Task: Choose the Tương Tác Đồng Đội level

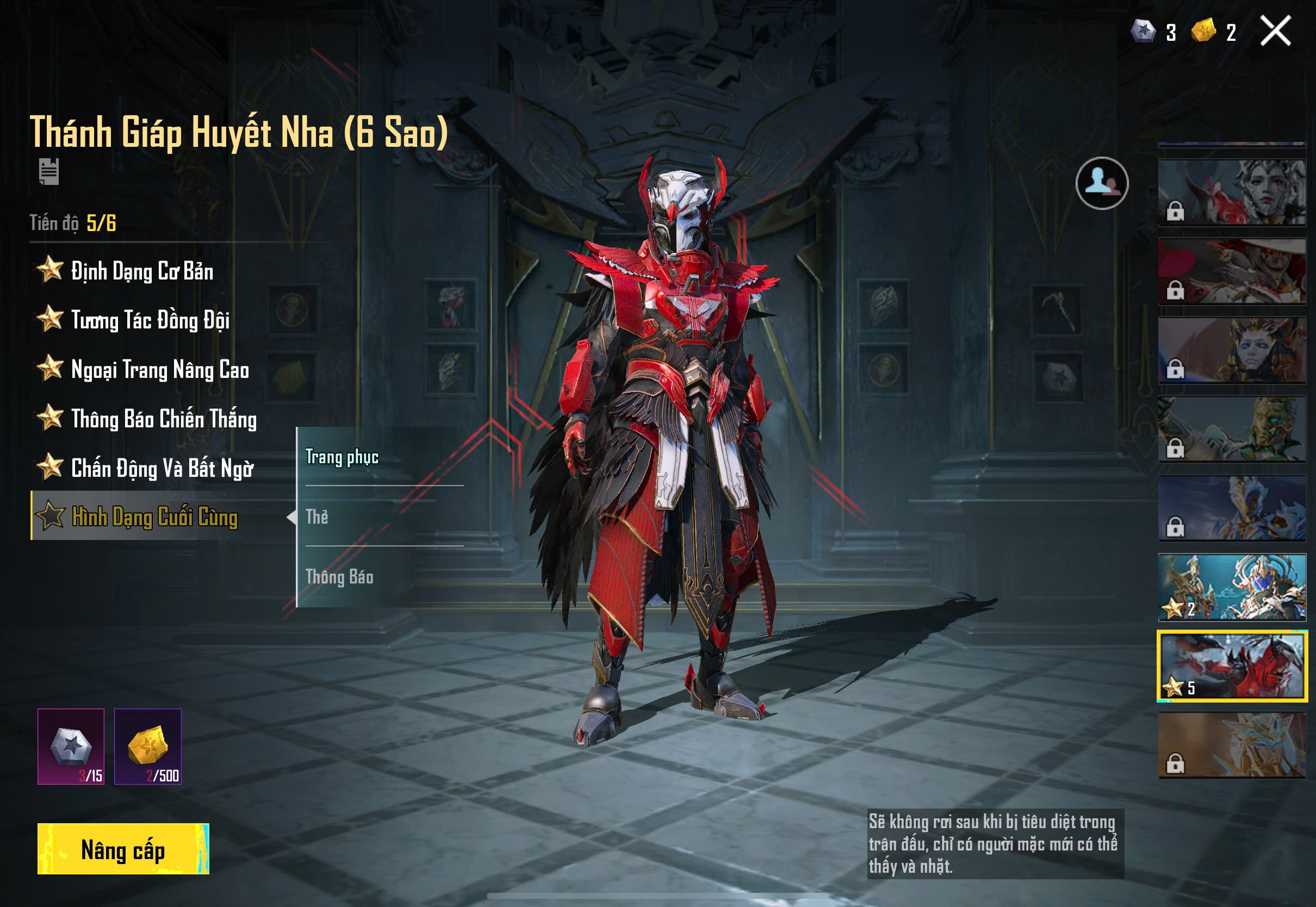Action: pyautogui.click(x=150, y=320)
